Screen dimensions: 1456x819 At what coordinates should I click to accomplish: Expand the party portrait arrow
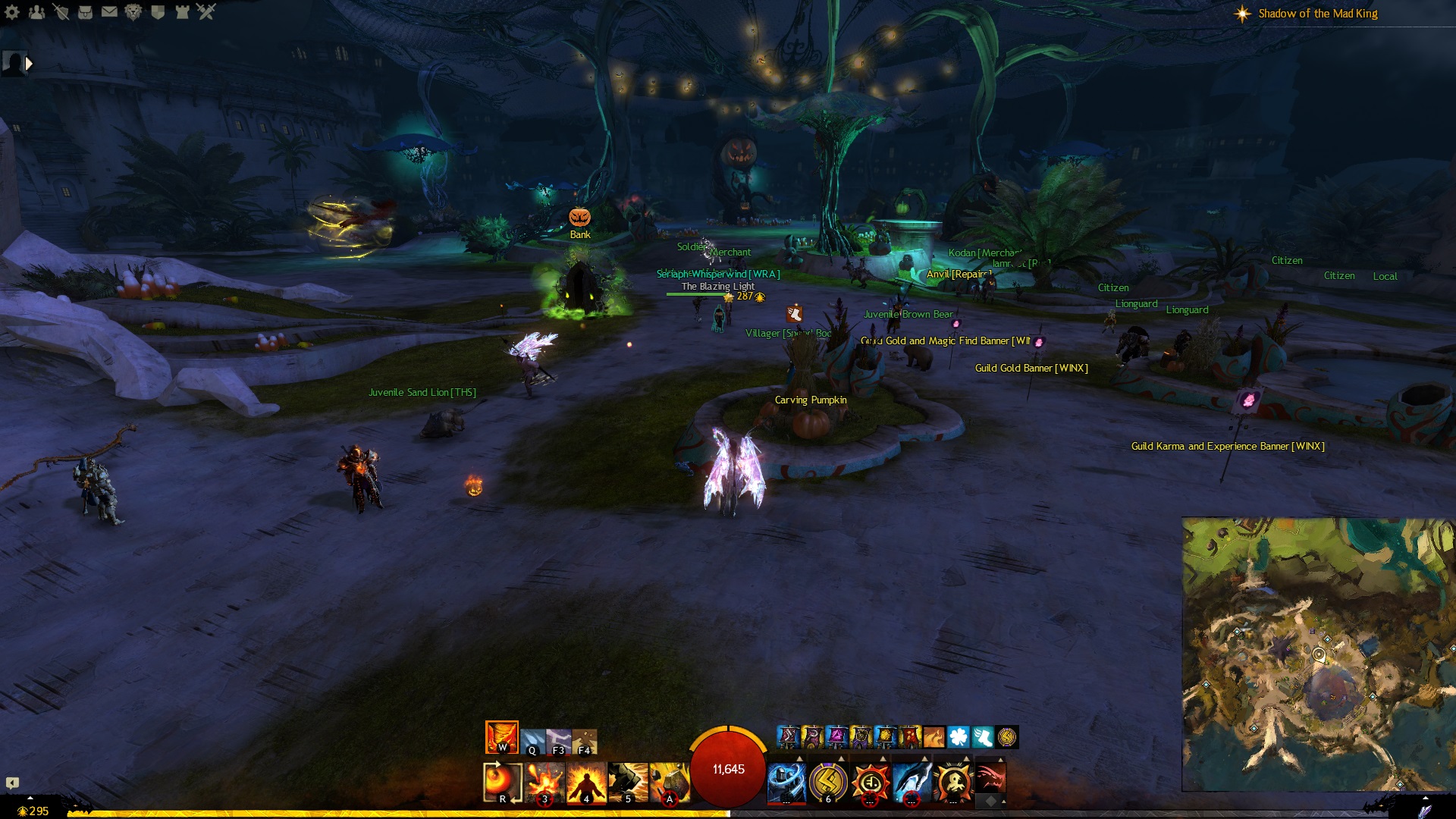[29, 64]
